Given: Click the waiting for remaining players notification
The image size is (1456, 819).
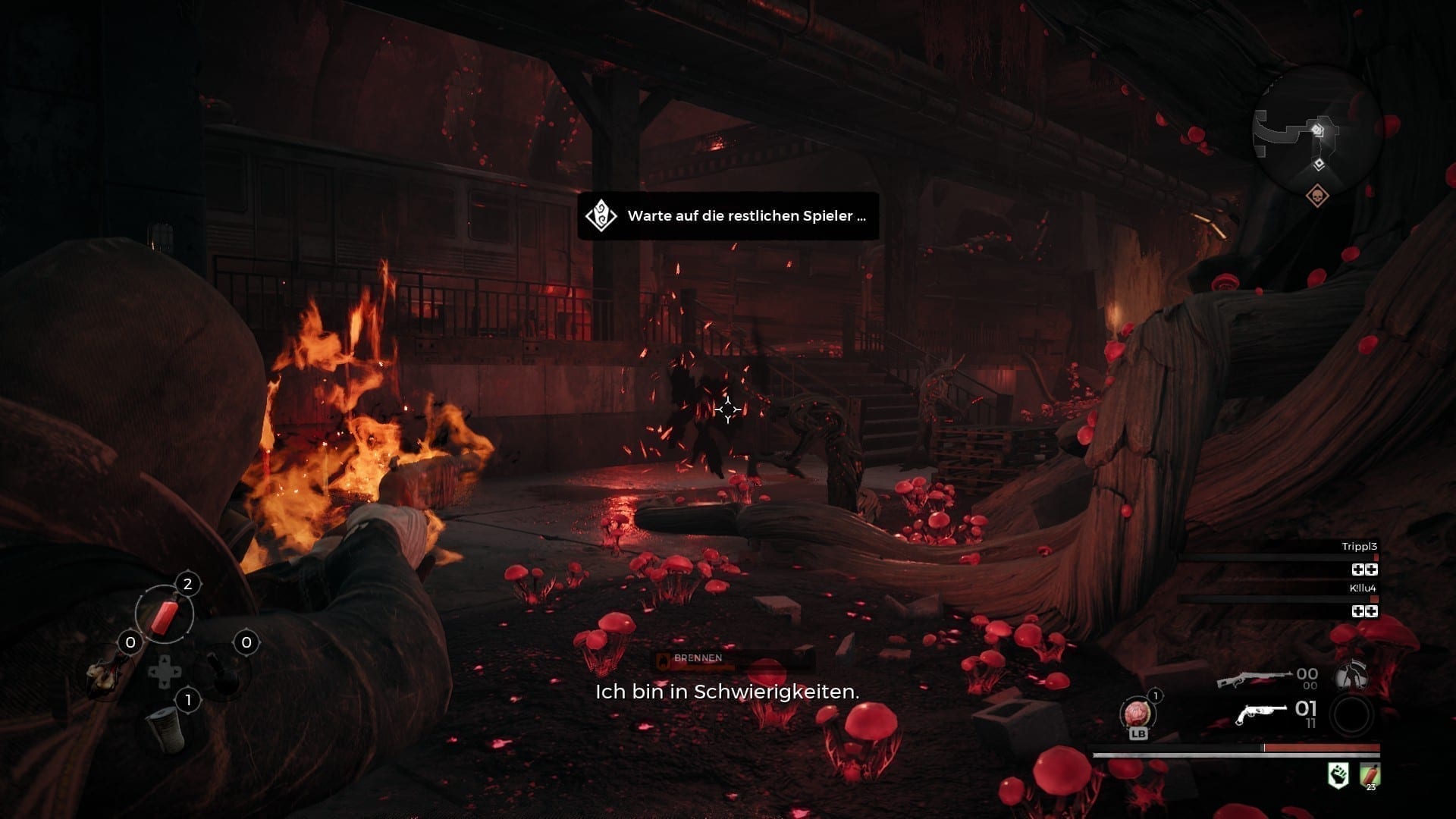Looking at the screenshot, I should pyautogui.click(x=728, y=216).
